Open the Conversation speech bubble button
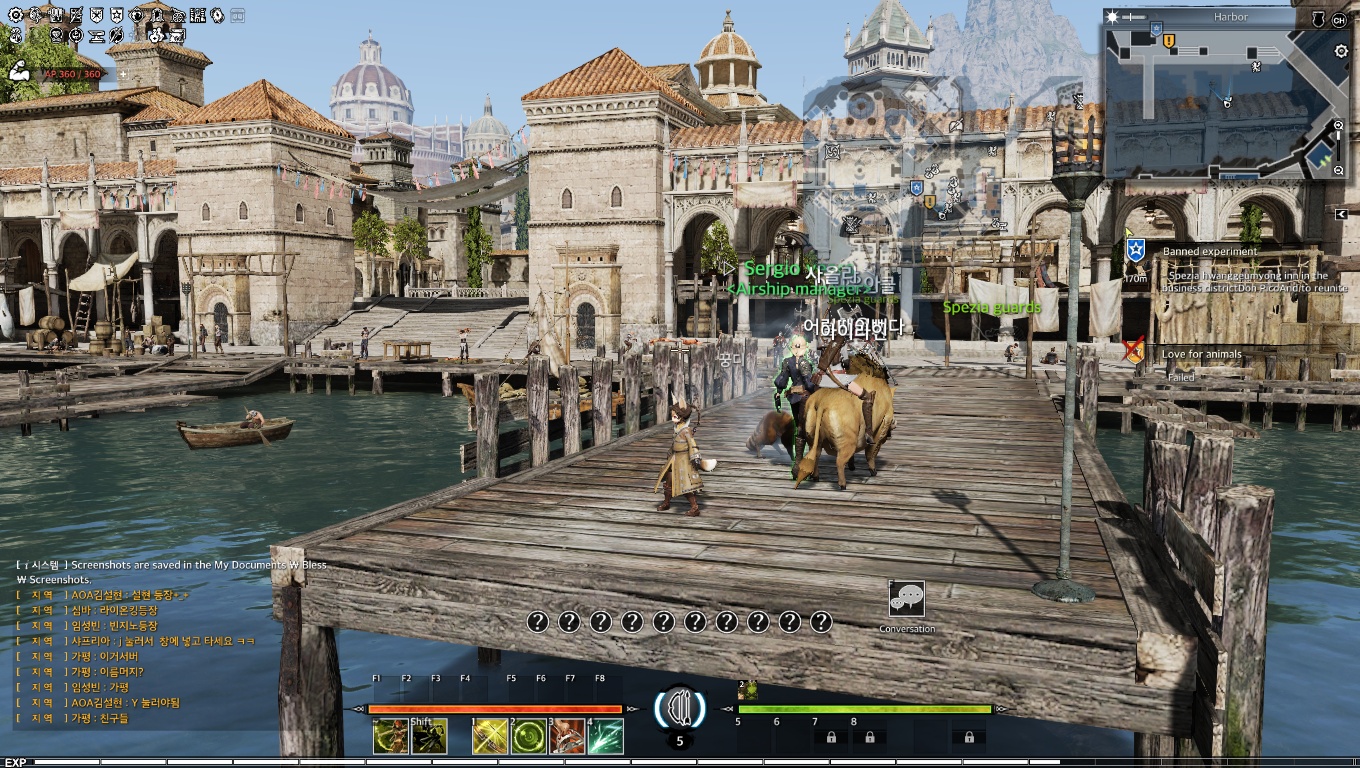 (907, 599)
